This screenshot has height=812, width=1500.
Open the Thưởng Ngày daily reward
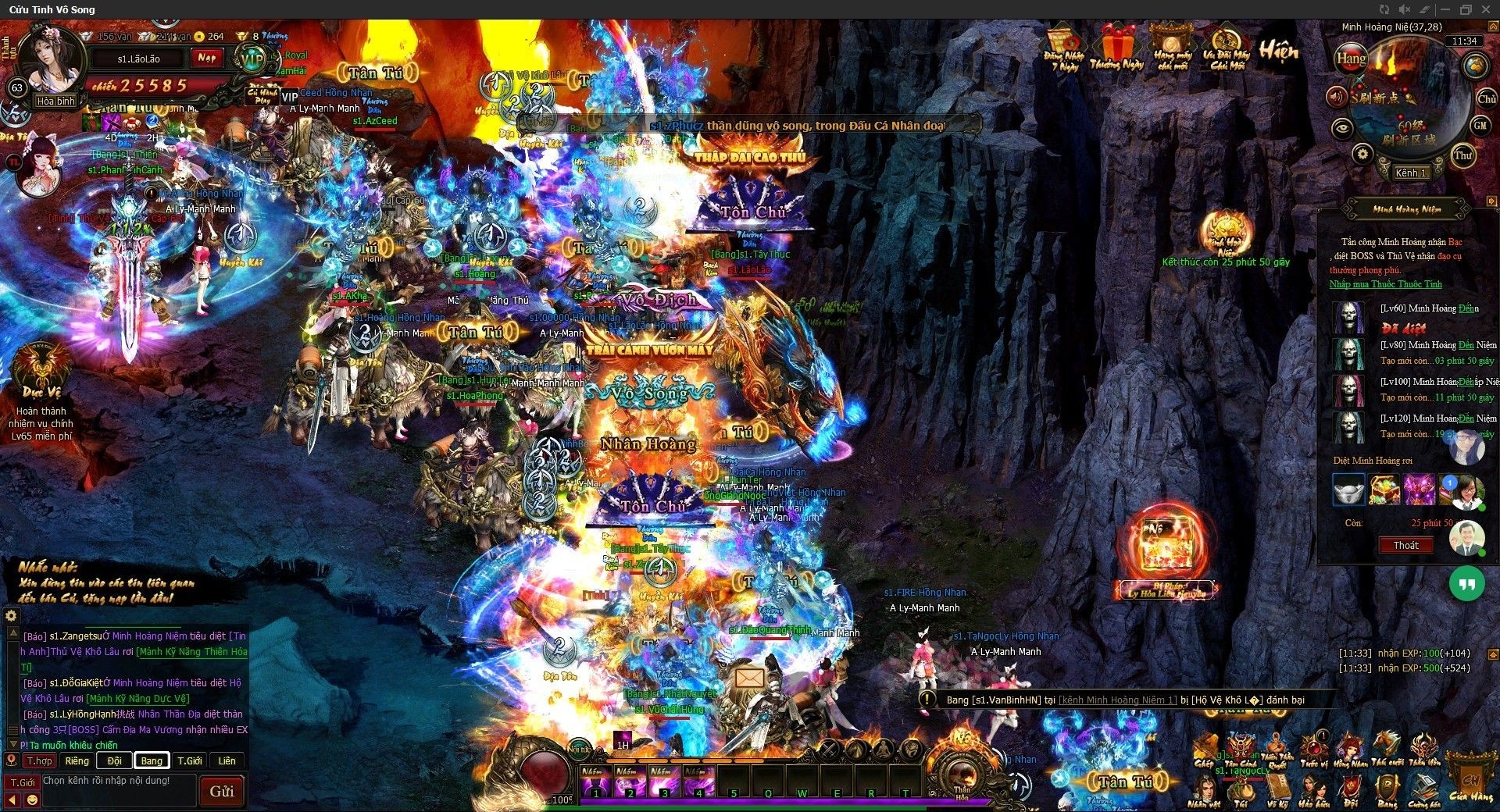(1116, 48)
